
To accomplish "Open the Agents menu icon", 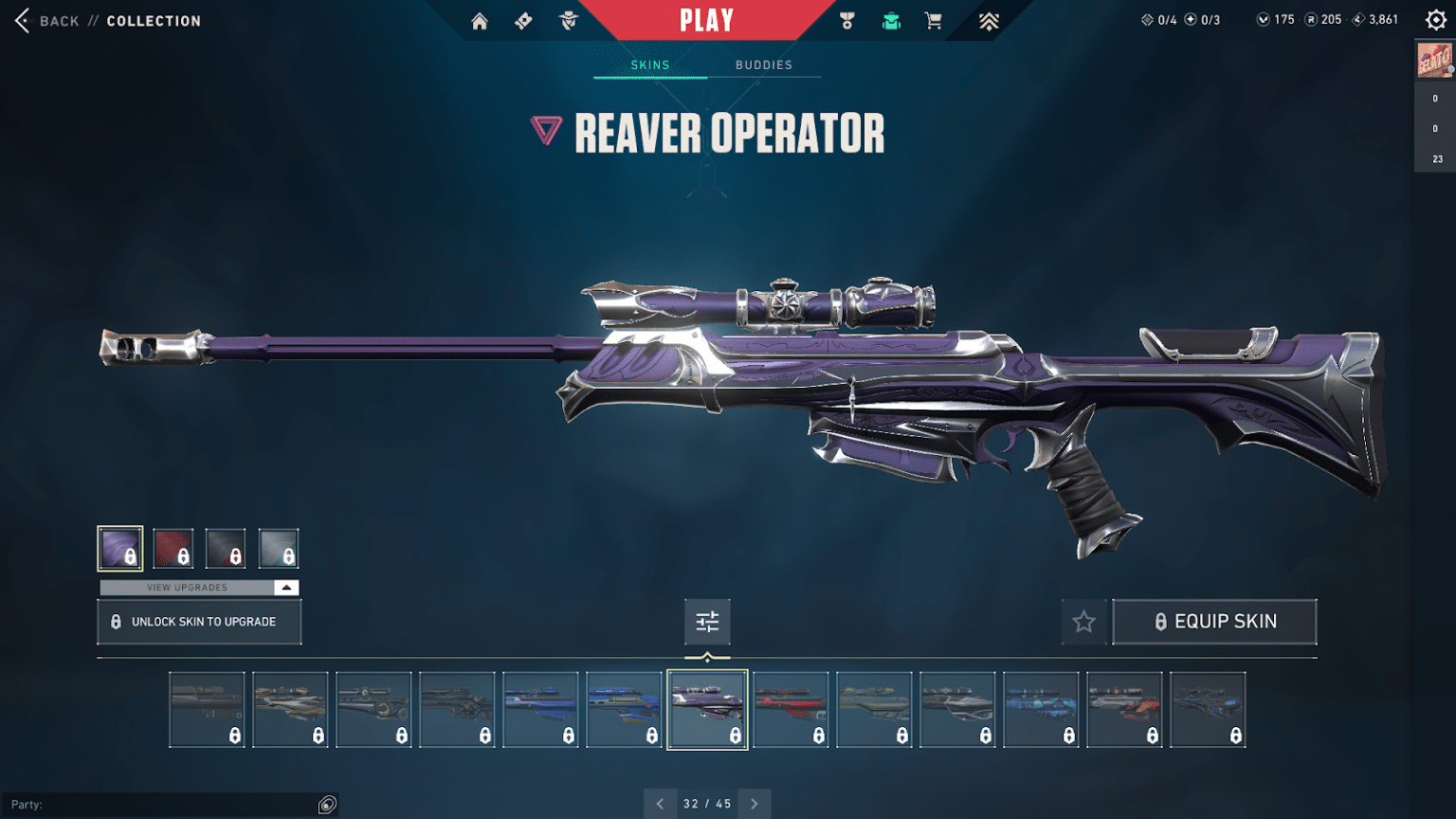I will tap(566, 20).
